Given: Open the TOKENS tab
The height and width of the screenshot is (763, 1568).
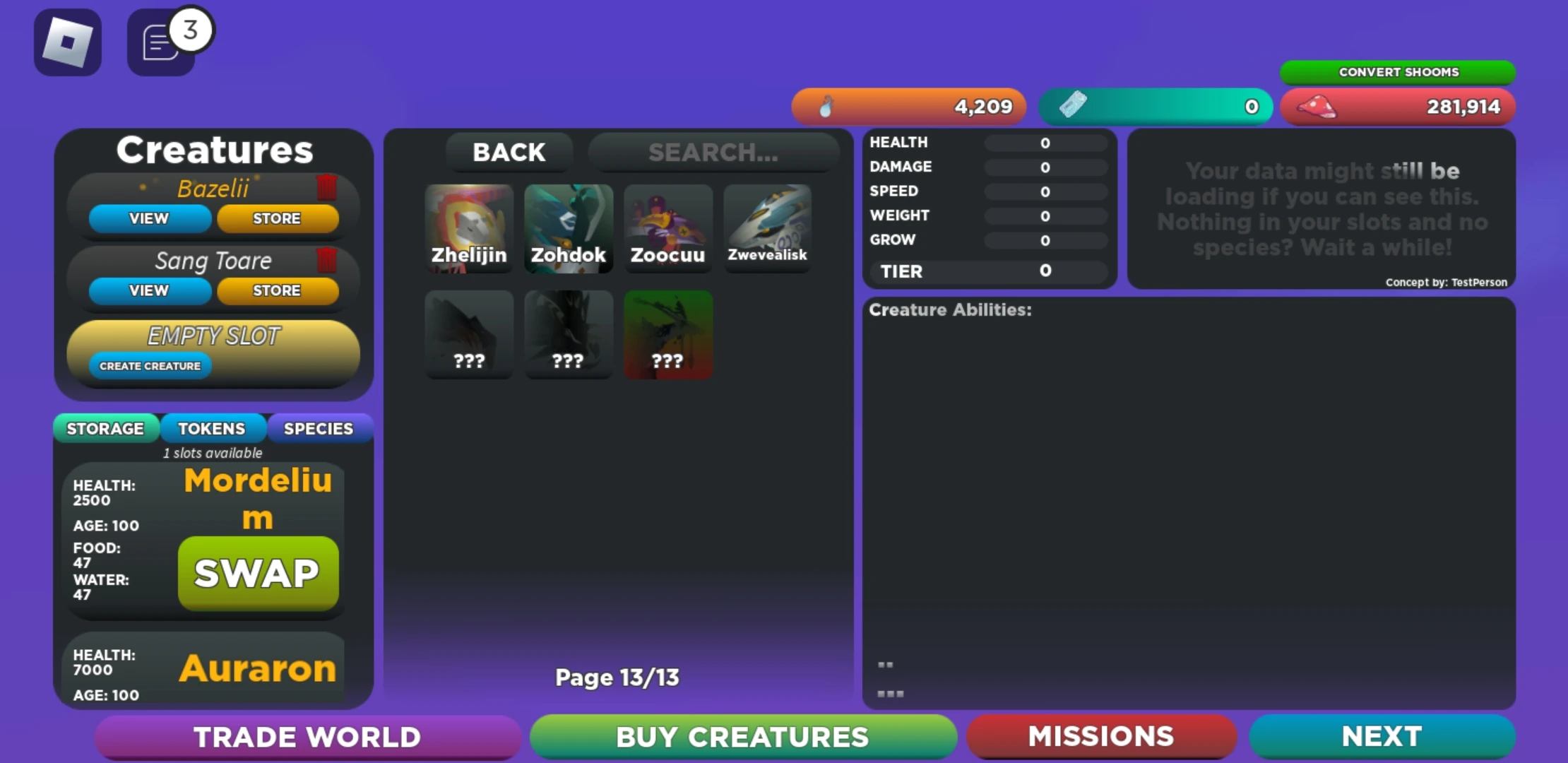Looking at the screenshot, I should (x=213, y=428).
